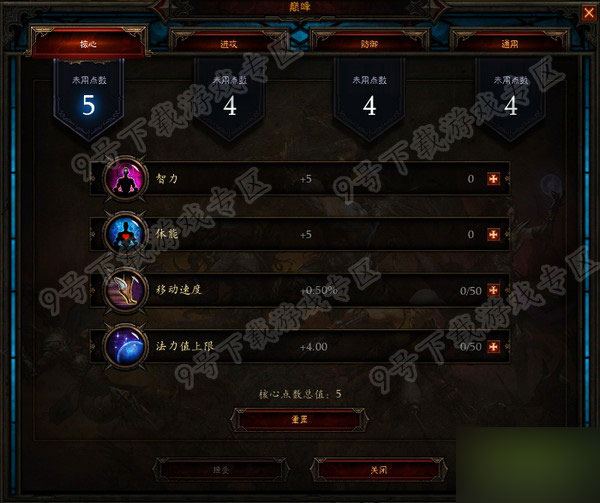Viewport: 600px width, 503px height.
Task: Select the 防御 (Defense) tab
Action: (x=370, y=43)
